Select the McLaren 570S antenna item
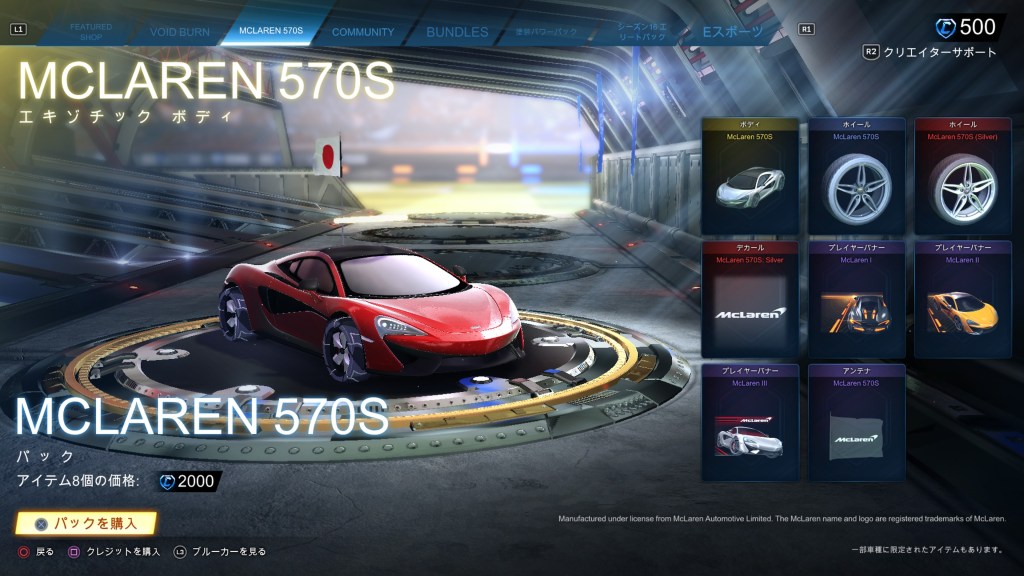This screenshot has width=1024, height=576. pos(857,422)
